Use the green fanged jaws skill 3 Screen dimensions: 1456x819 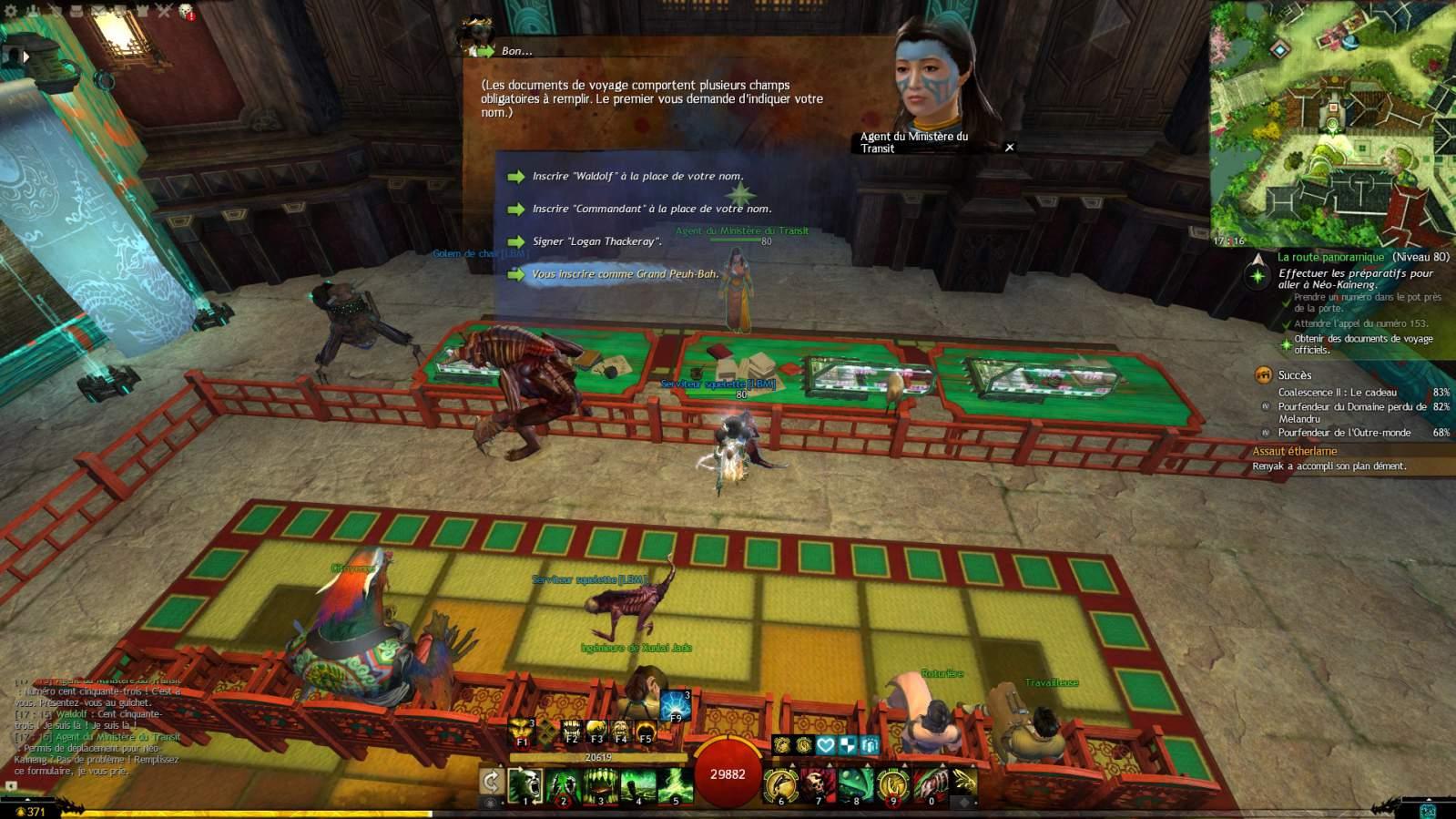coord(600,784)
